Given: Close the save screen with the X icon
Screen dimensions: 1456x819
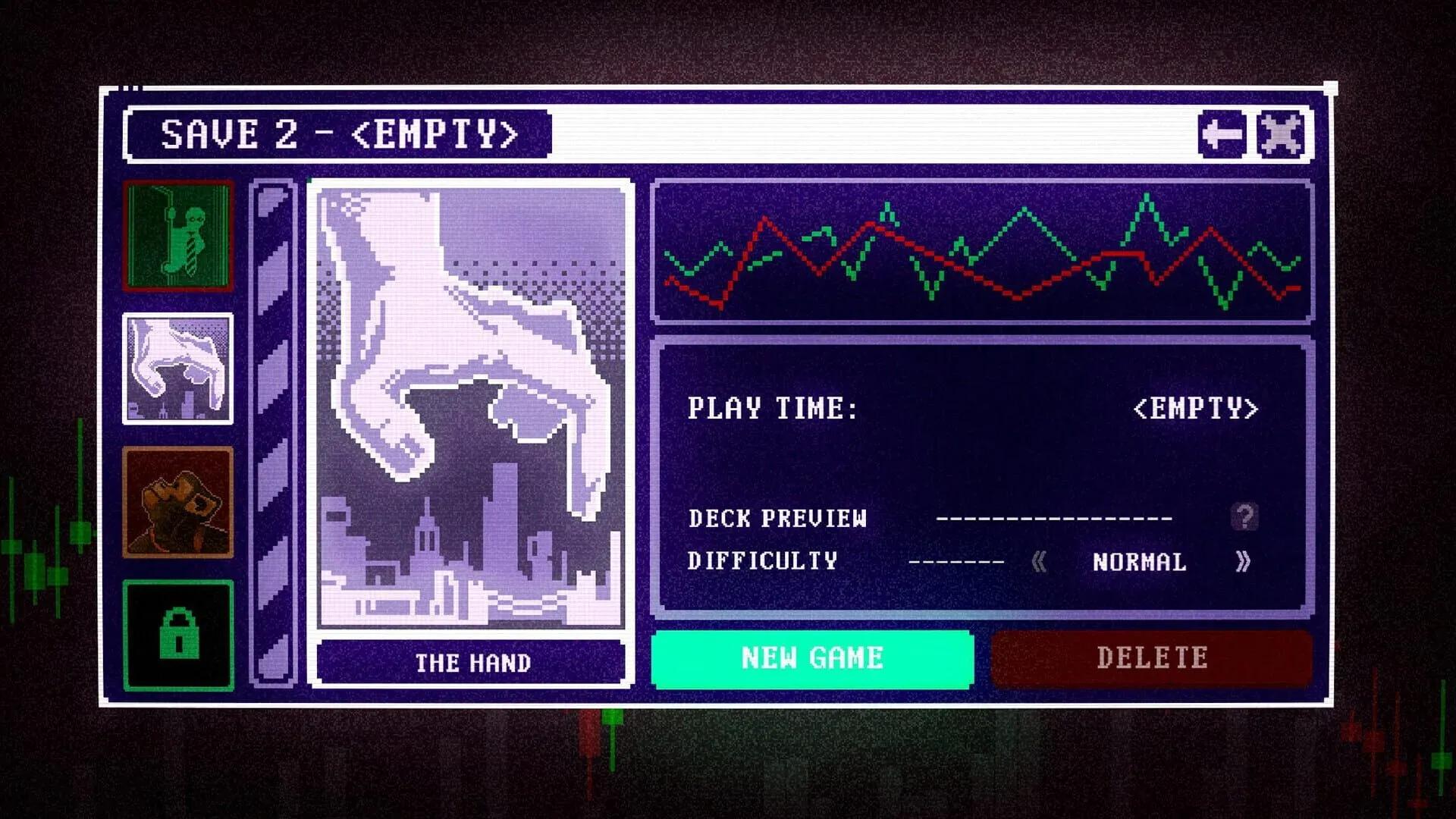Looking at the screenshot, I should pyautogui.click(x=1281, y=135).
